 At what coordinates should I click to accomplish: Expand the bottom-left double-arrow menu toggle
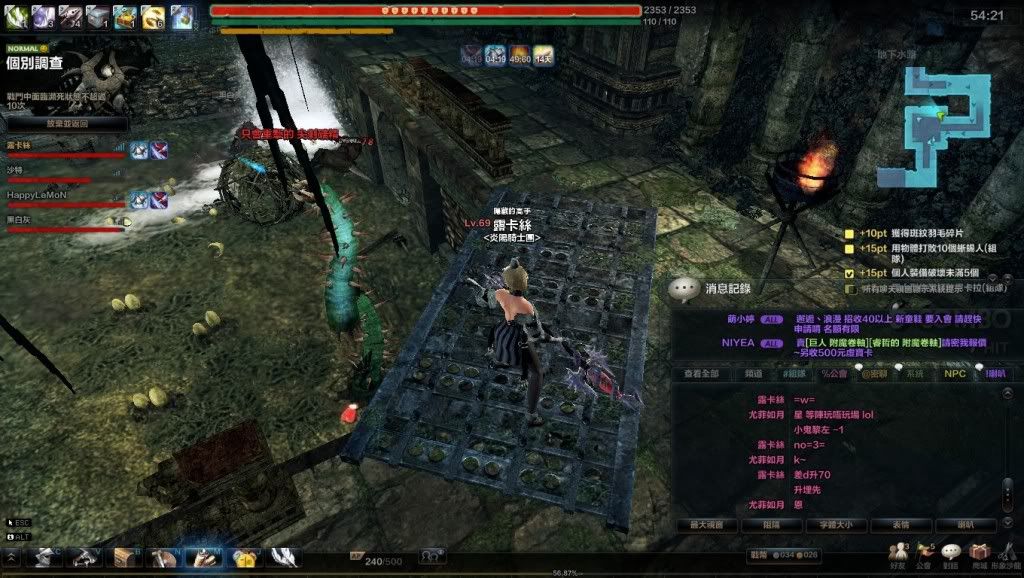[12, 556]
